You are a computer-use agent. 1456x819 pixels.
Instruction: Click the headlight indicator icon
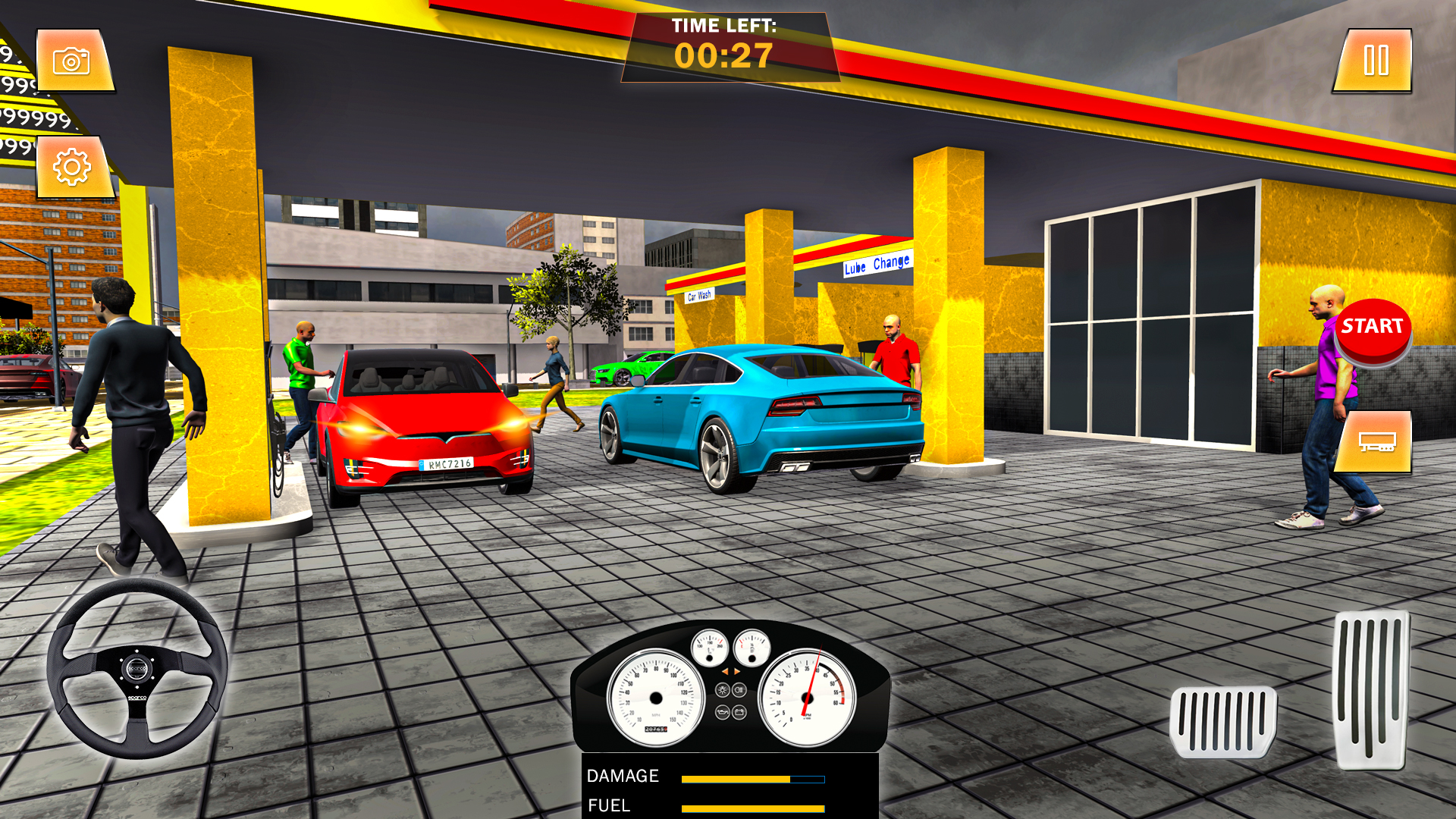point(739,689)
